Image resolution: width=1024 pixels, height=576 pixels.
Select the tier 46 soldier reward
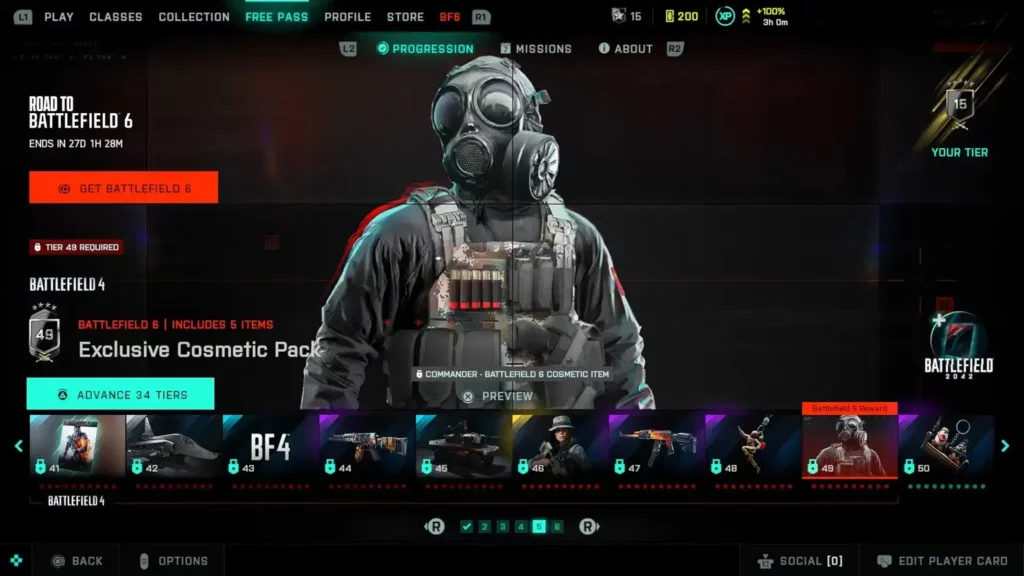click(x=560, y=446)
